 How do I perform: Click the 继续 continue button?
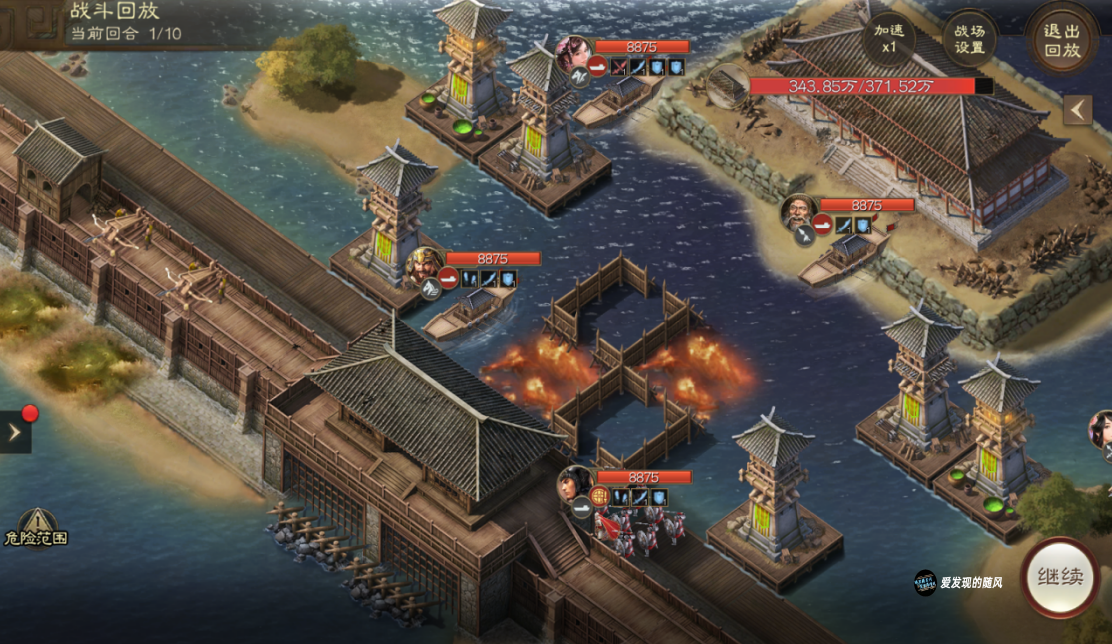[x=1060, y=578]
